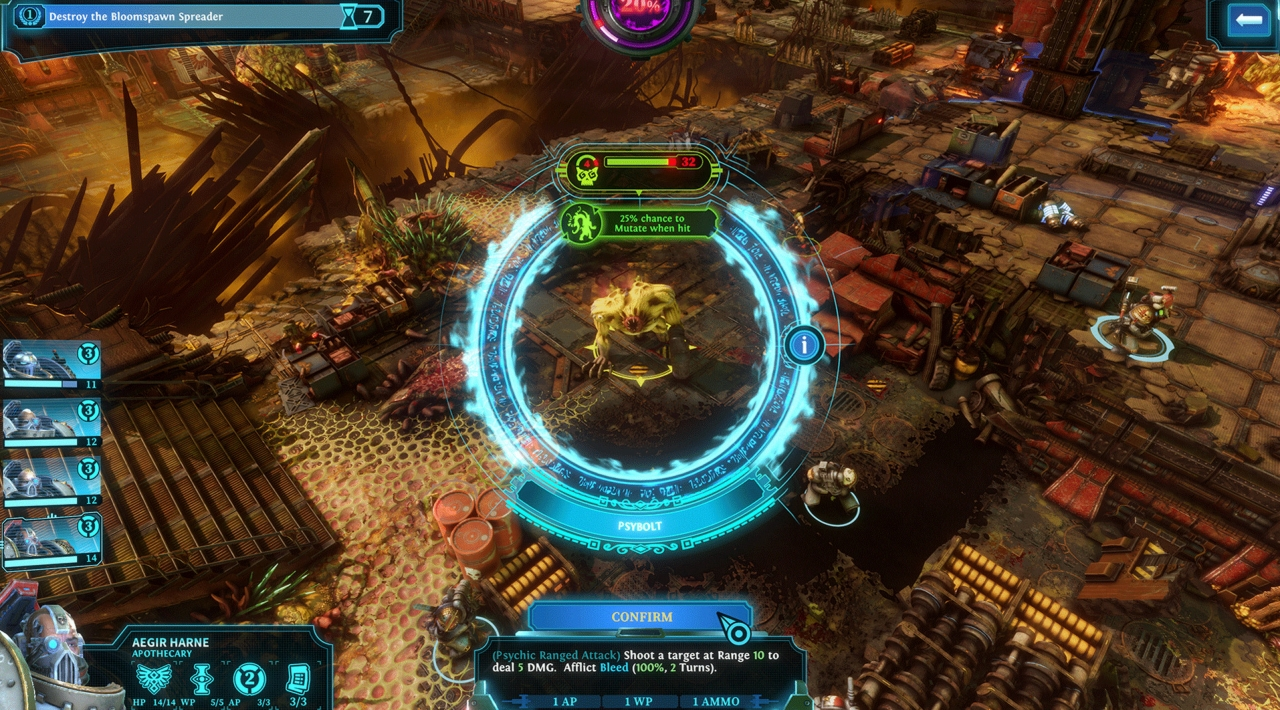Select the squad portrait with 14 HP

pyautogui.click(x=50, y=543)
